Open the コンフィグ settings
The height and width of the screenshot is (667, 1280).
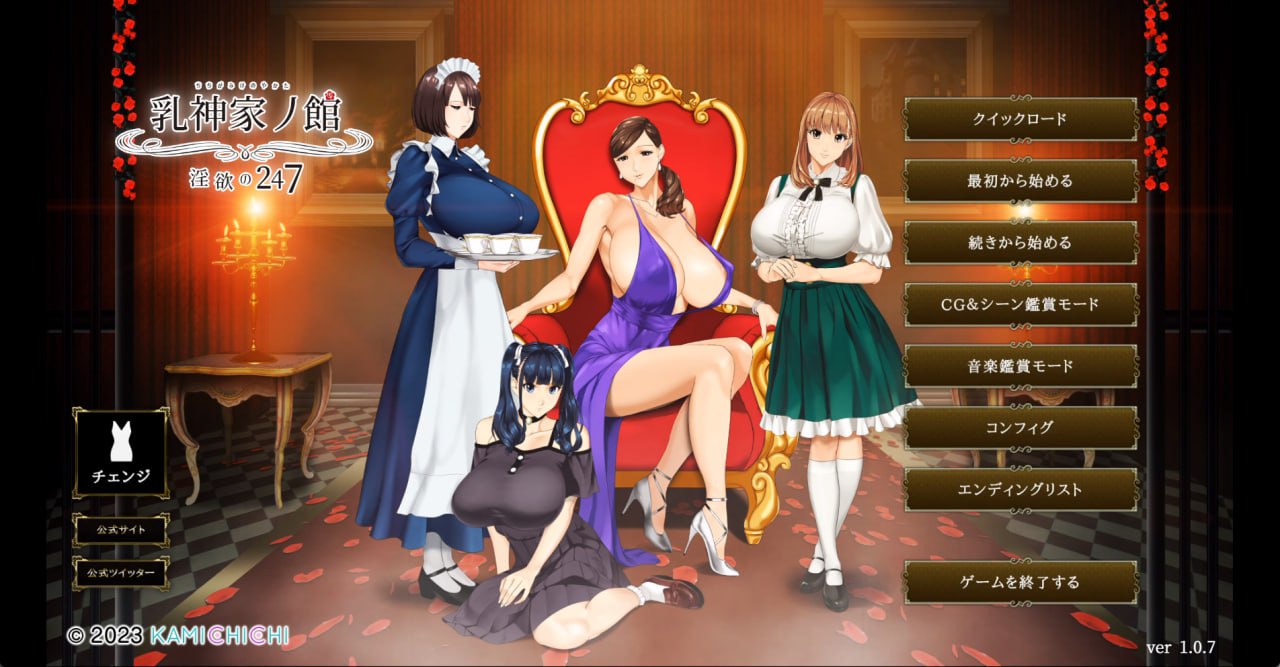tap(1020, 428)
